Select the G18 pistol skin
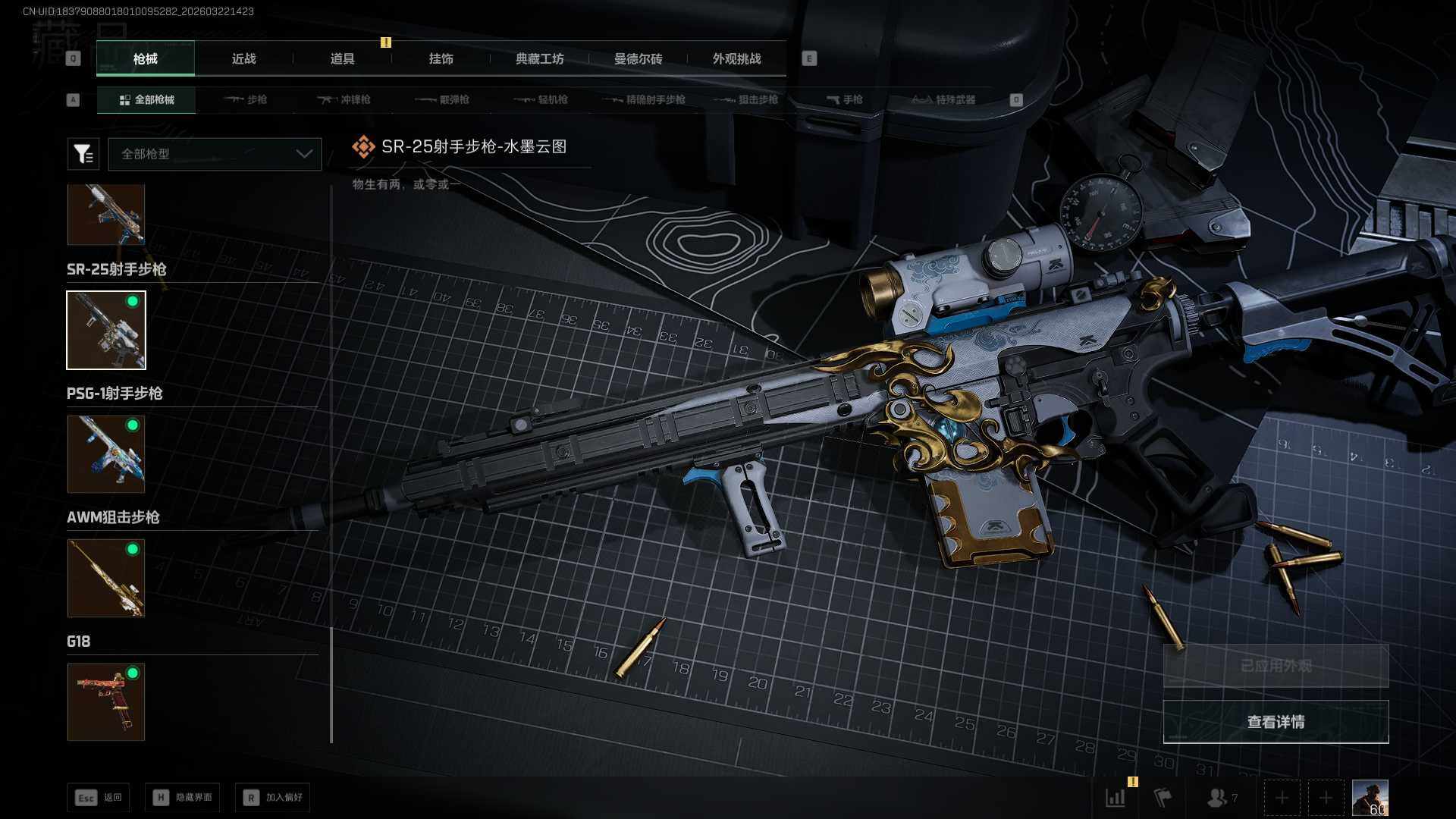The image size is (1456, 819). point(106,702)
